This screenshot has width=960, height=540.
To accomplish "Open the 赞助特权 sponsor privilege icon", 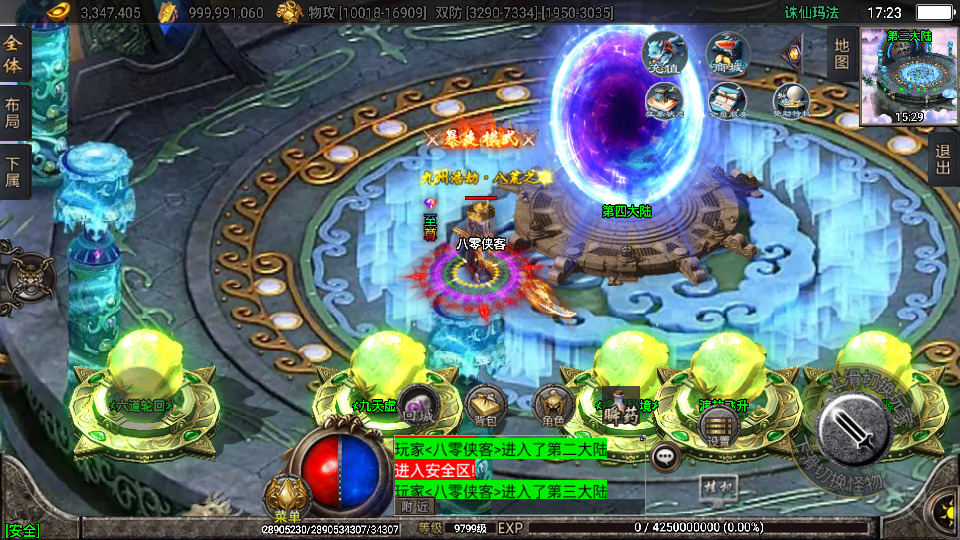I will (x=790, y=100).
